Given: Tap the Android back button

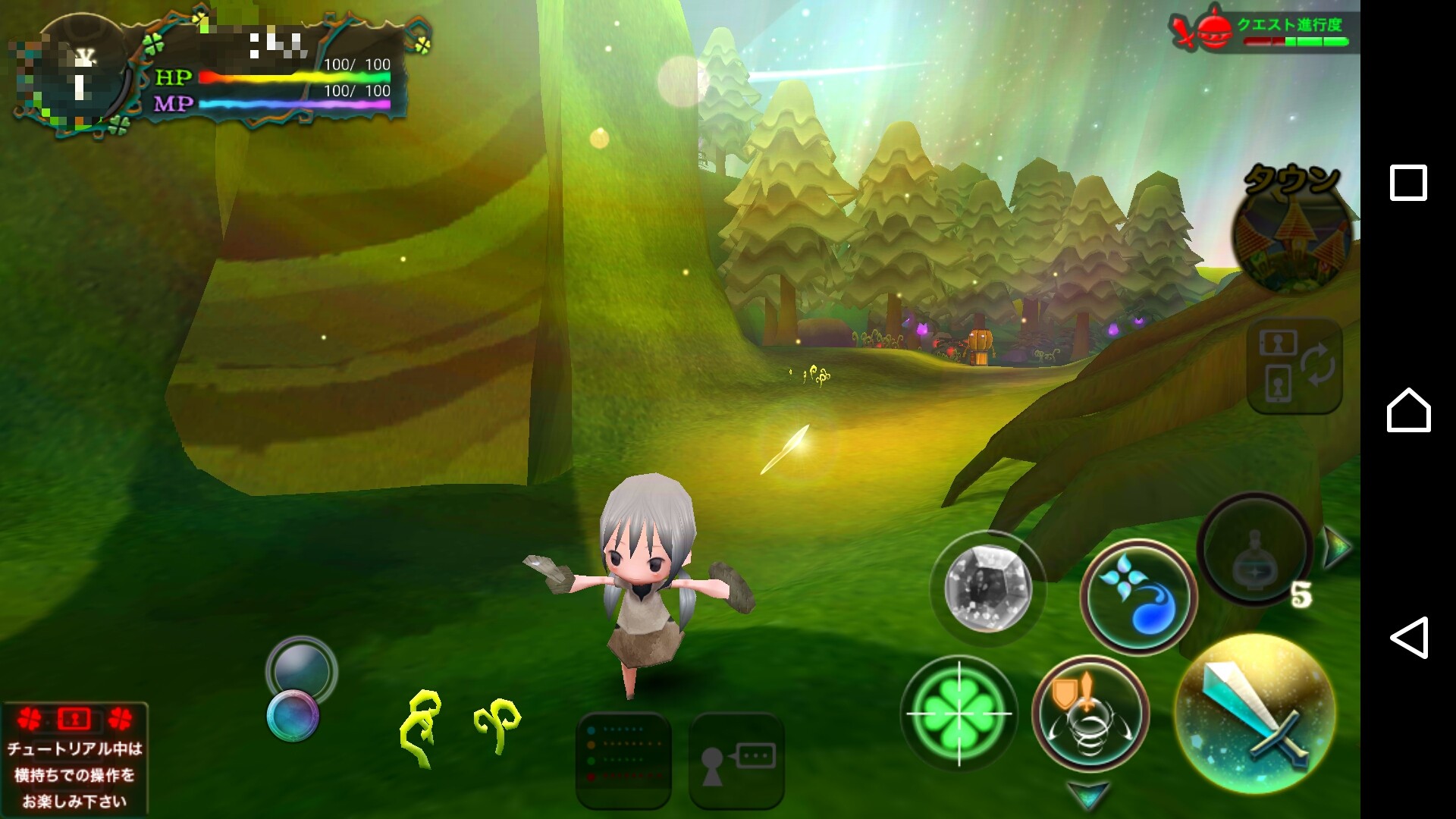Looking at the screenshot, I should 1408,637.
